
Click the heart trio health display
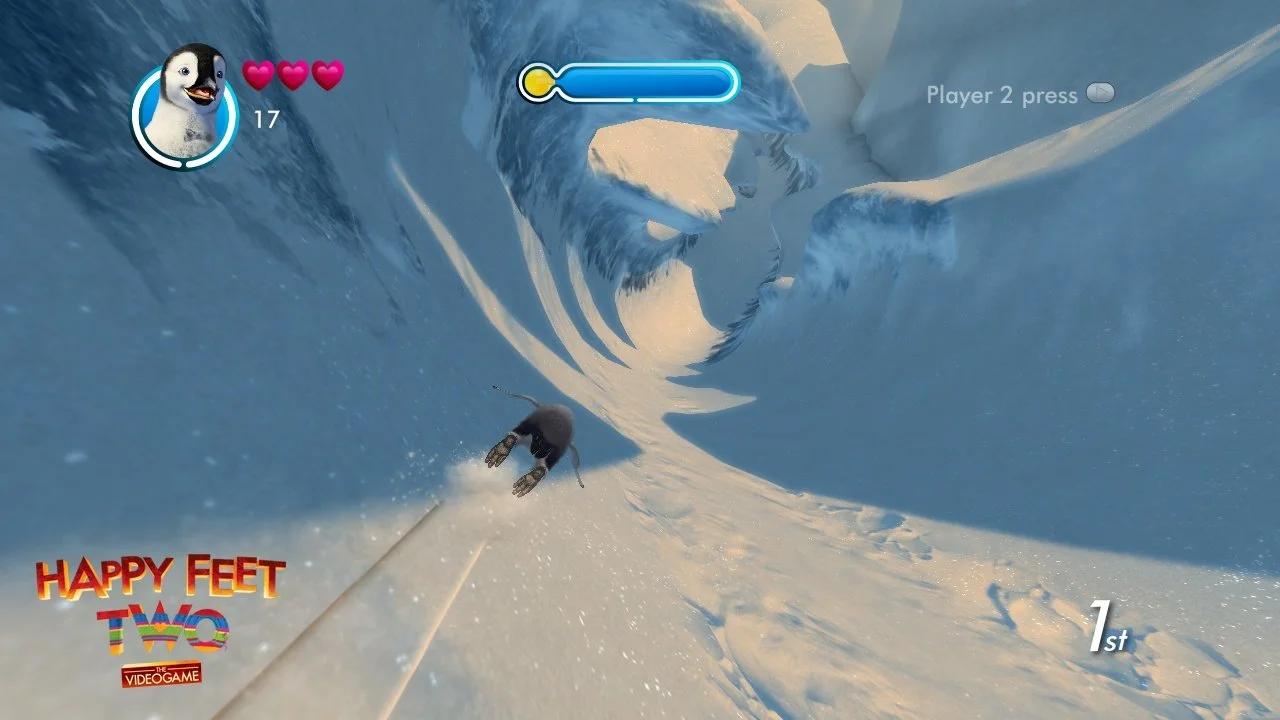(293, 73)
